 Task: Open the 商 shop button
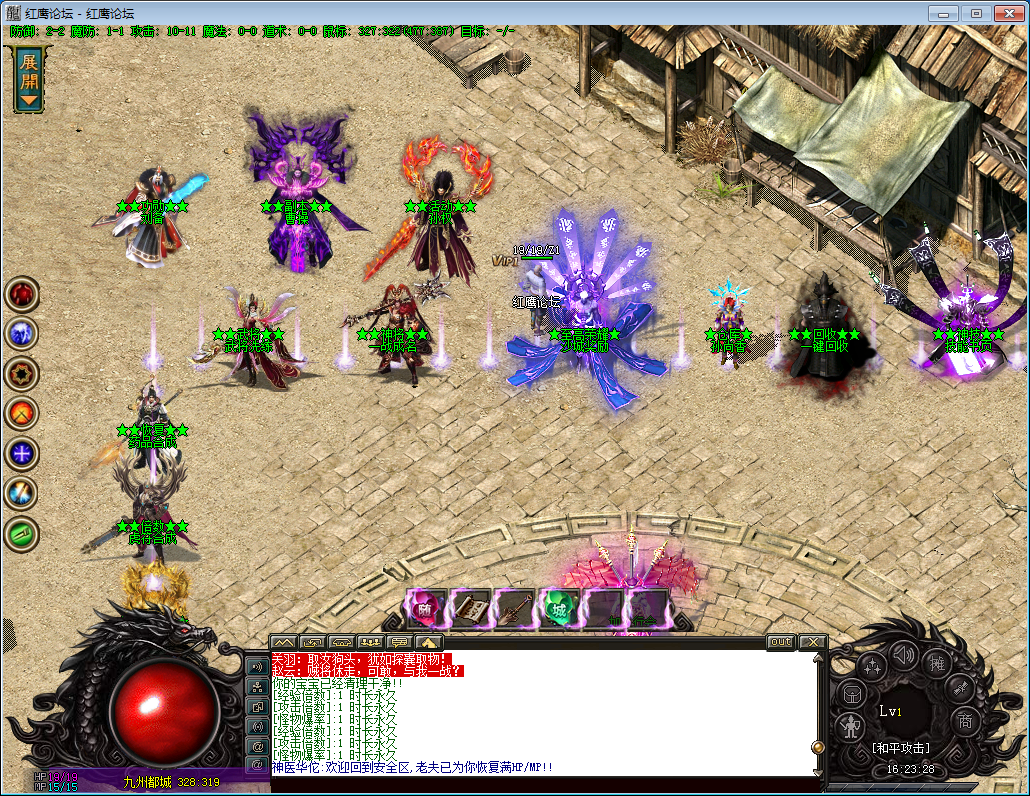(965, 721)
